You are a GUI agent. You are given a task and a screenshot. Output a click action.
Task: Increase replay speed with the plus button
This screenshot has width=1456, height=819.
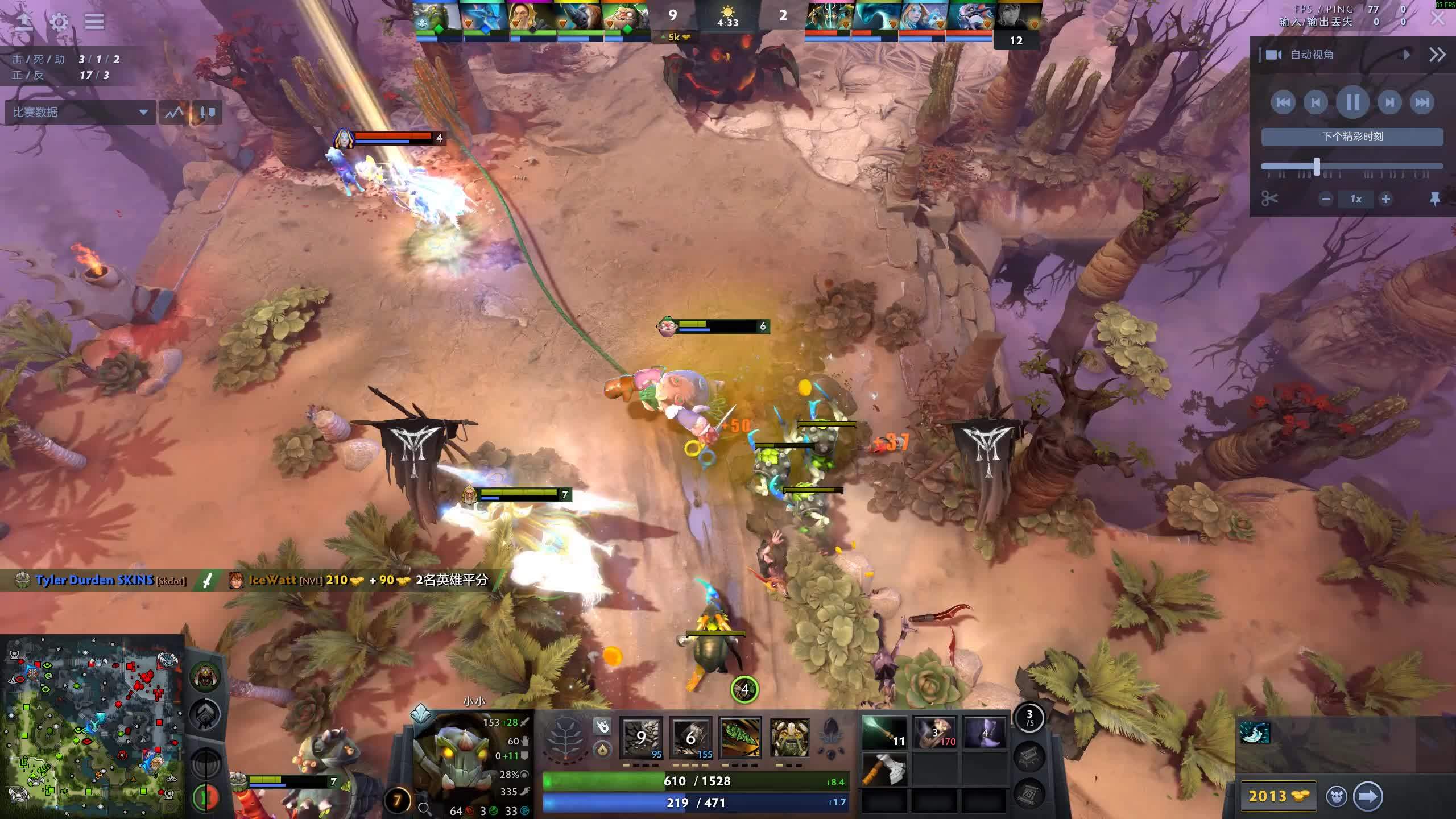[x=1386, y=199]
